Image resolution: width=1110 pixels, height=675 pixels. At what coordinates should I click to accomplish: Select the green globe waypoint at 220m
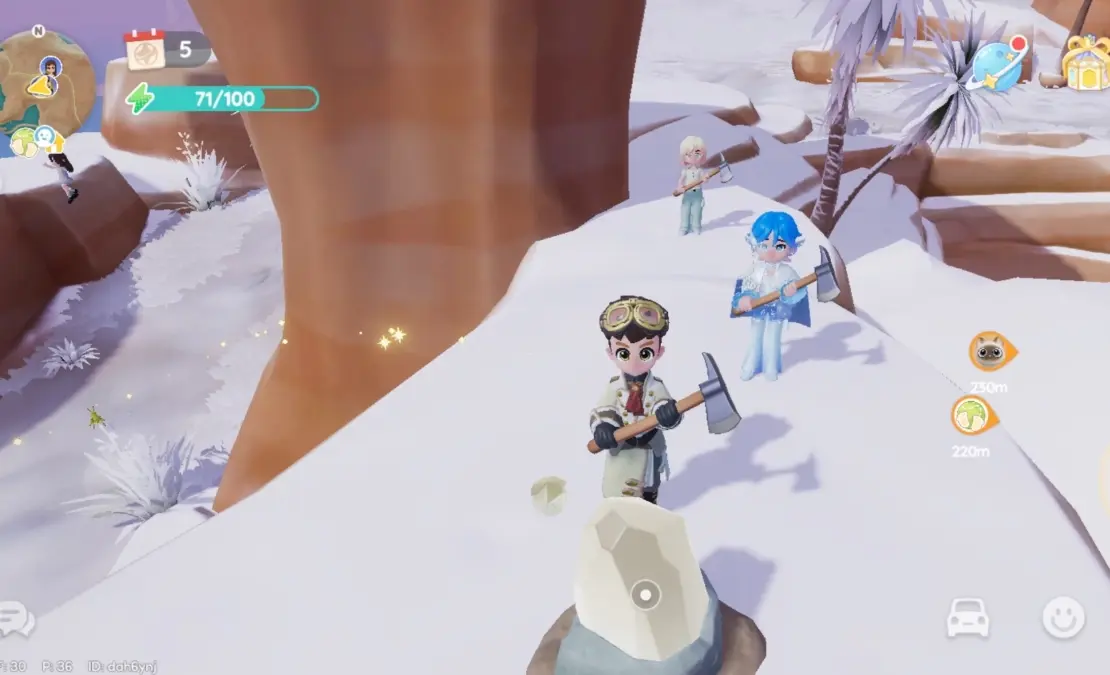(970, 415)
